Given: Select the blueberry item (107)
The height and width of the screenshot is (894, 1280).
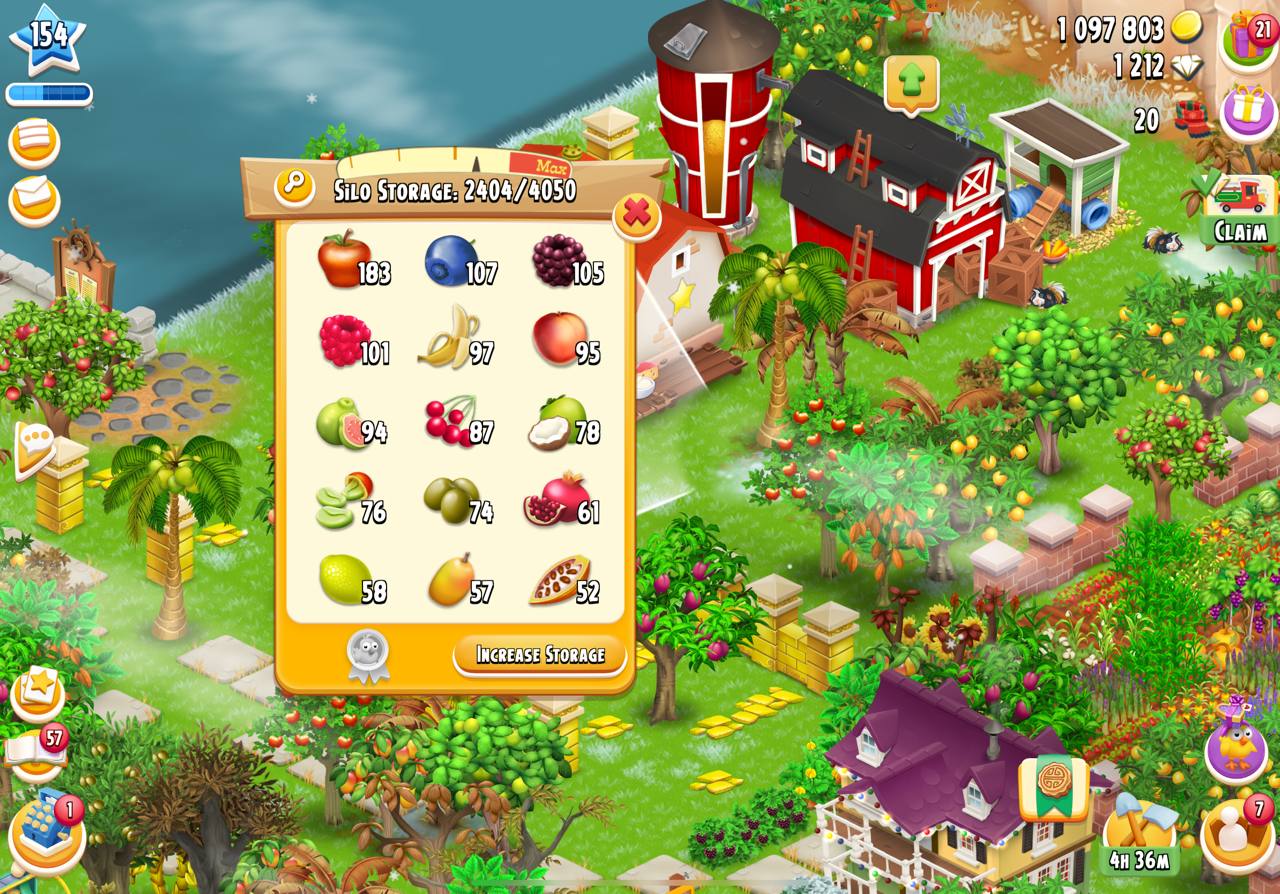Looking at the screenshot, I should [451, 260].
